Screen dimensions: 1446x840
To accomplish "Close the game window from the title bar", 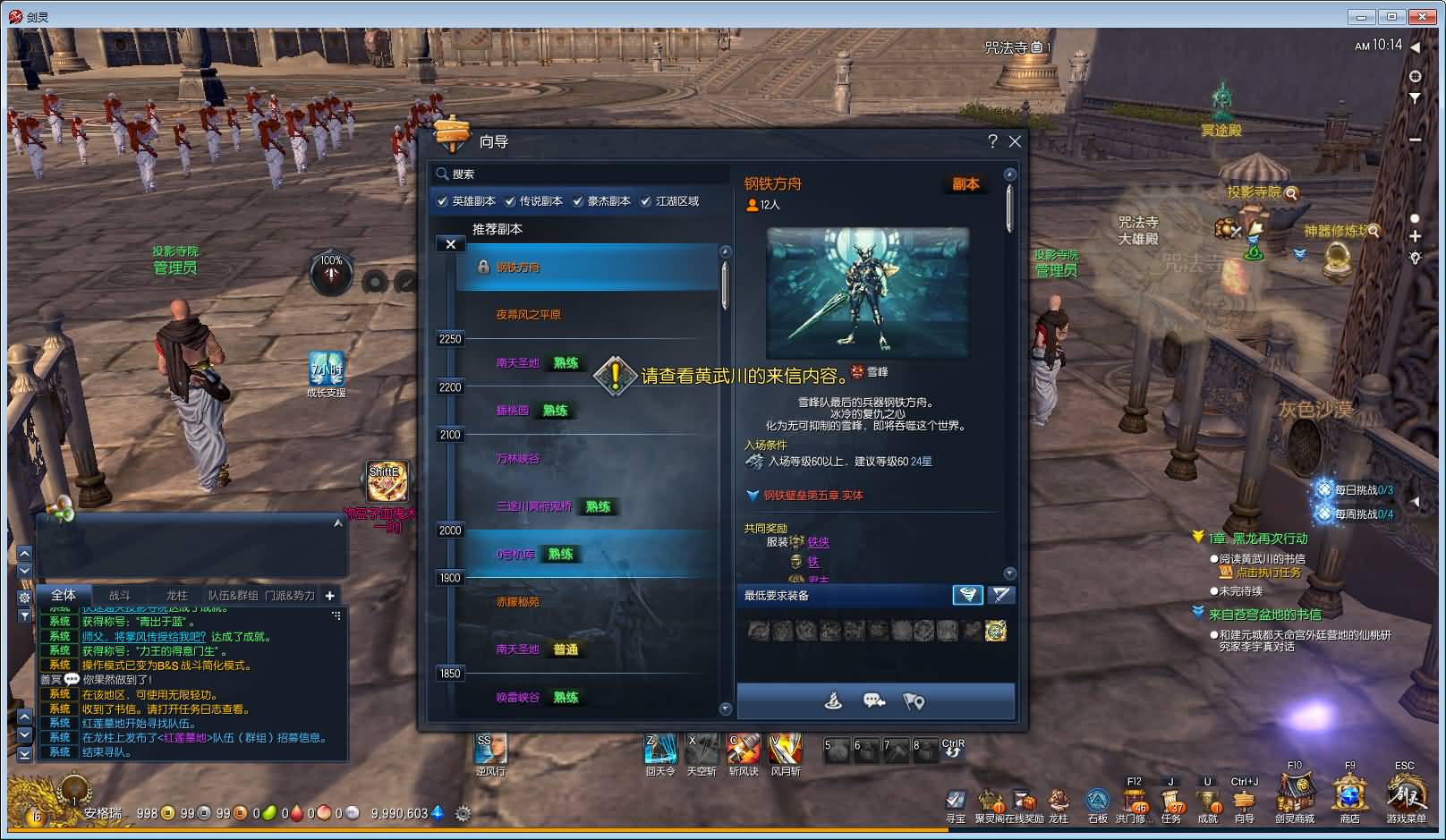I will 1422,17.
